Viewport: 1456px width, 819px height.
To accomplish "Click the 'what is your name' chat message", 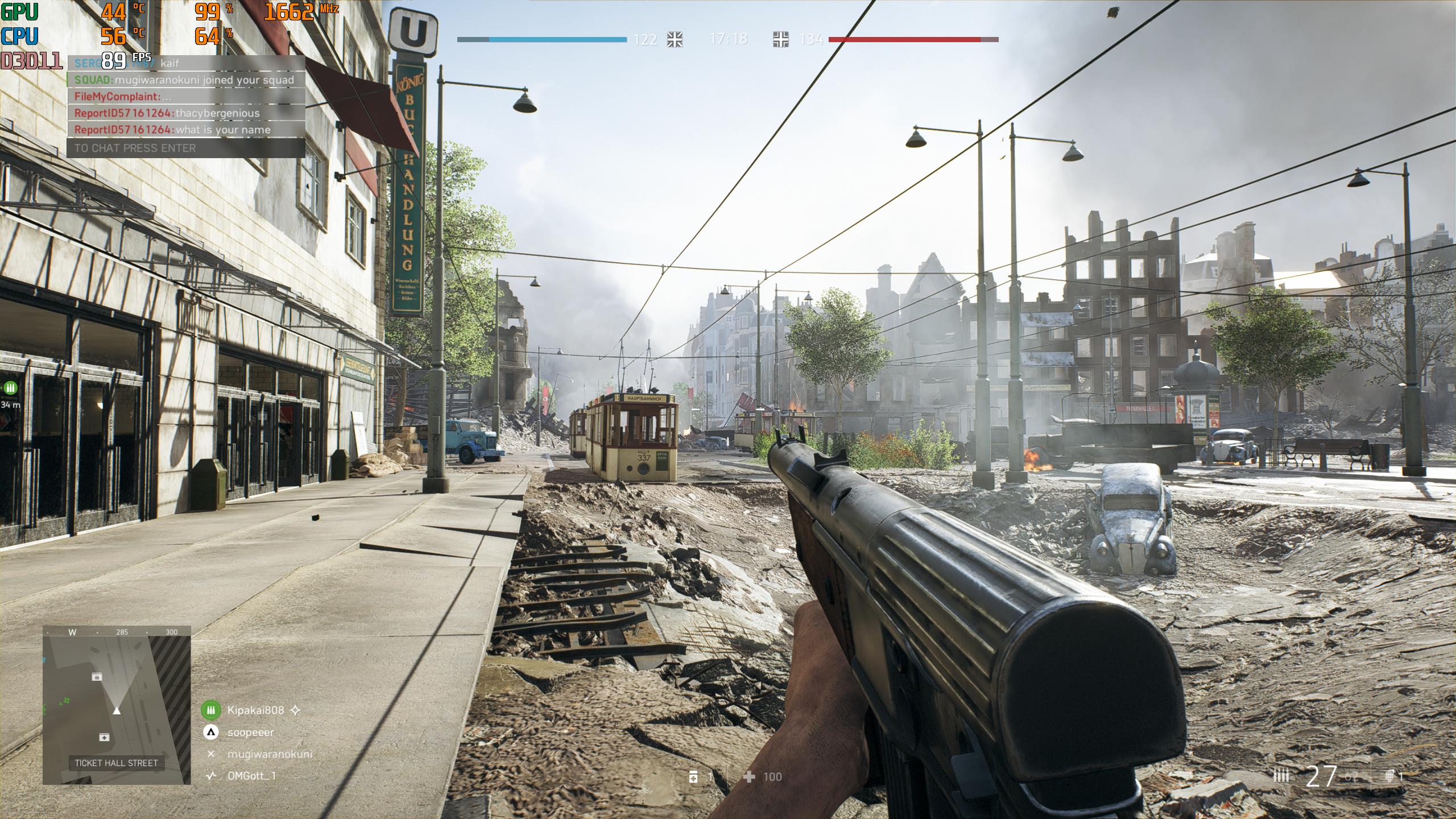I will pyautogui.click(x=185, y=130).
